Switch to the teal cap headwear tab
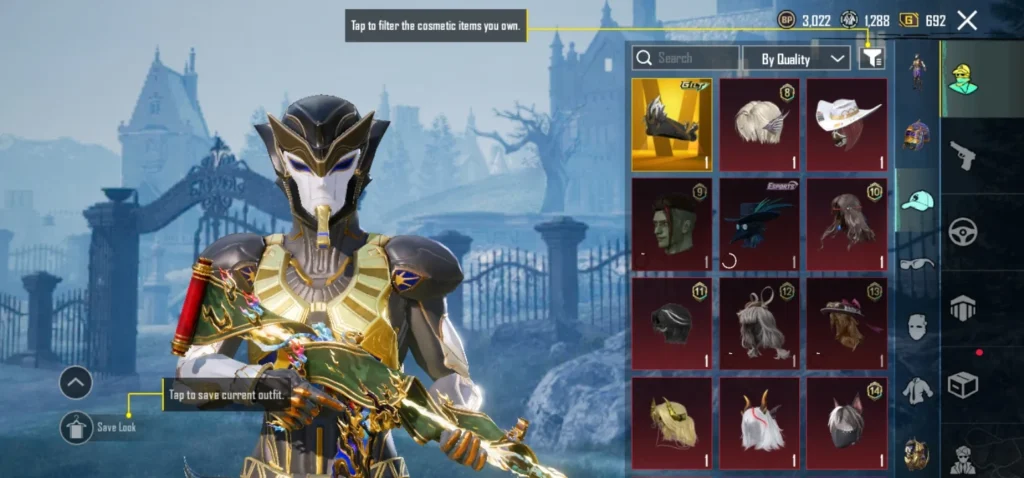Image resolution: width=1024 pixels, height=478 pixels. (917, 200)
